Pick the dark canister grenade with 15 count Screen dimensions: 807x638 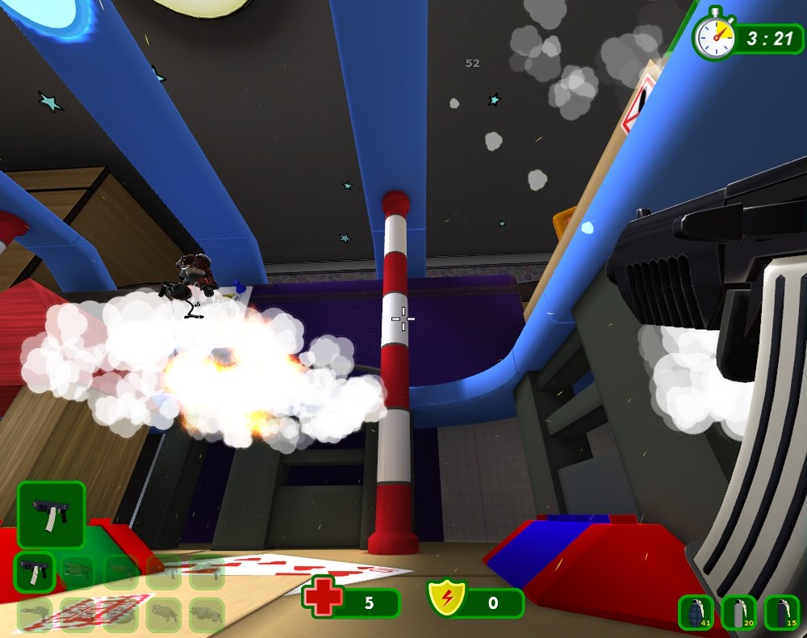[x=782, y=612]
